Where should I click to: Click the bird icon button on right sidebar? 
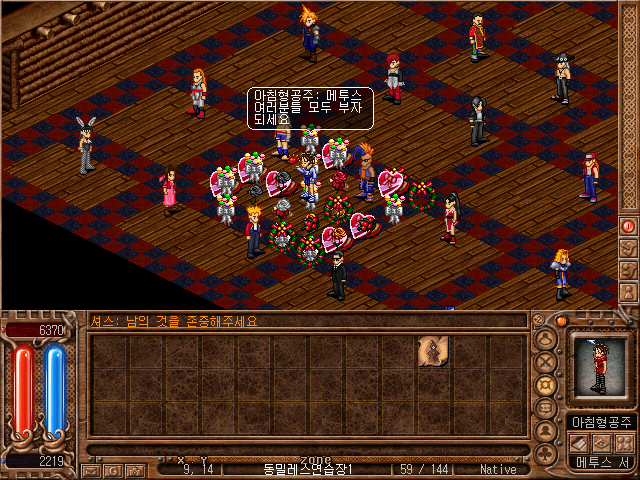[629, 246]
